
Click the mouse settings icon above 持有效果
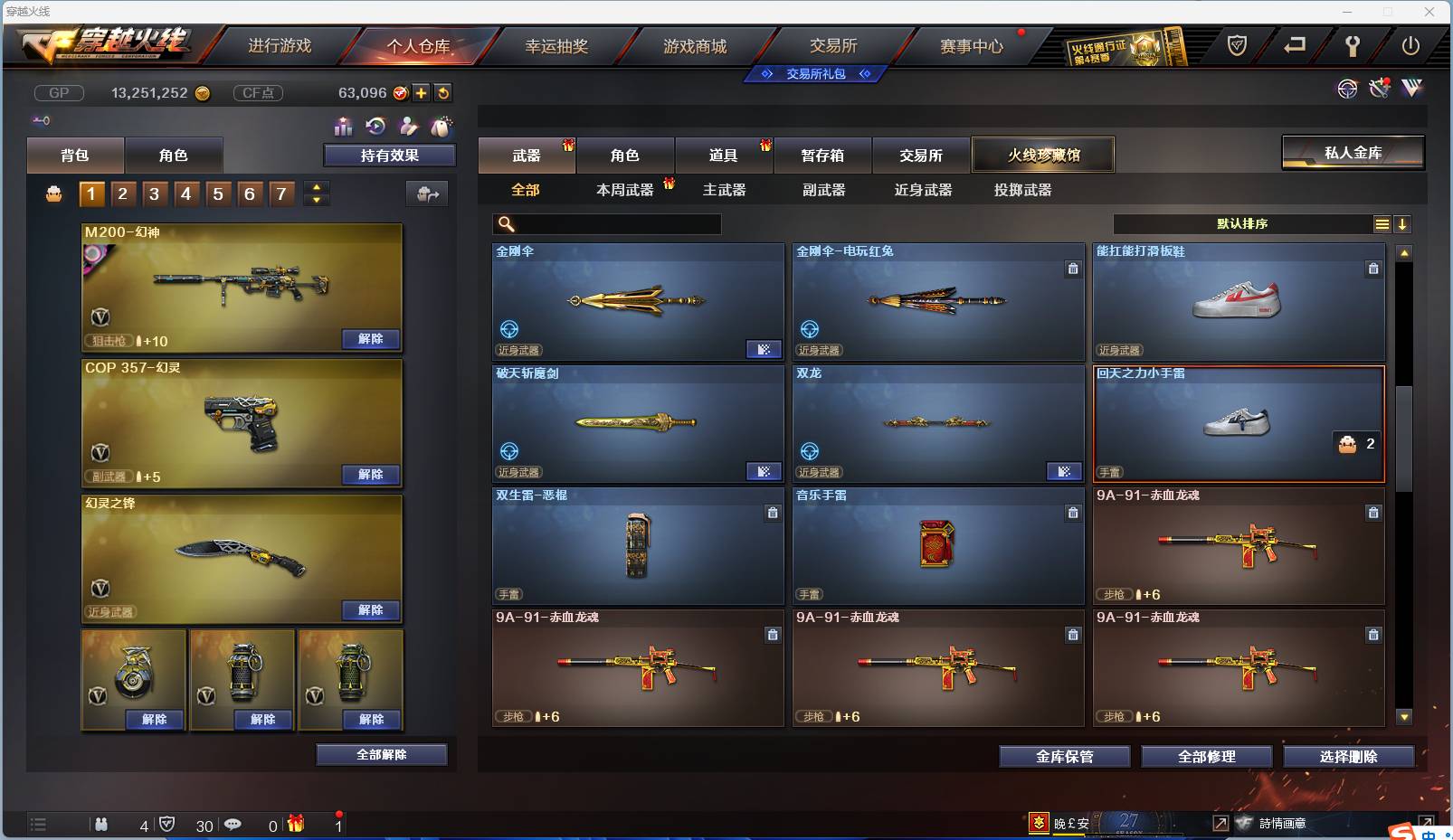441,127
